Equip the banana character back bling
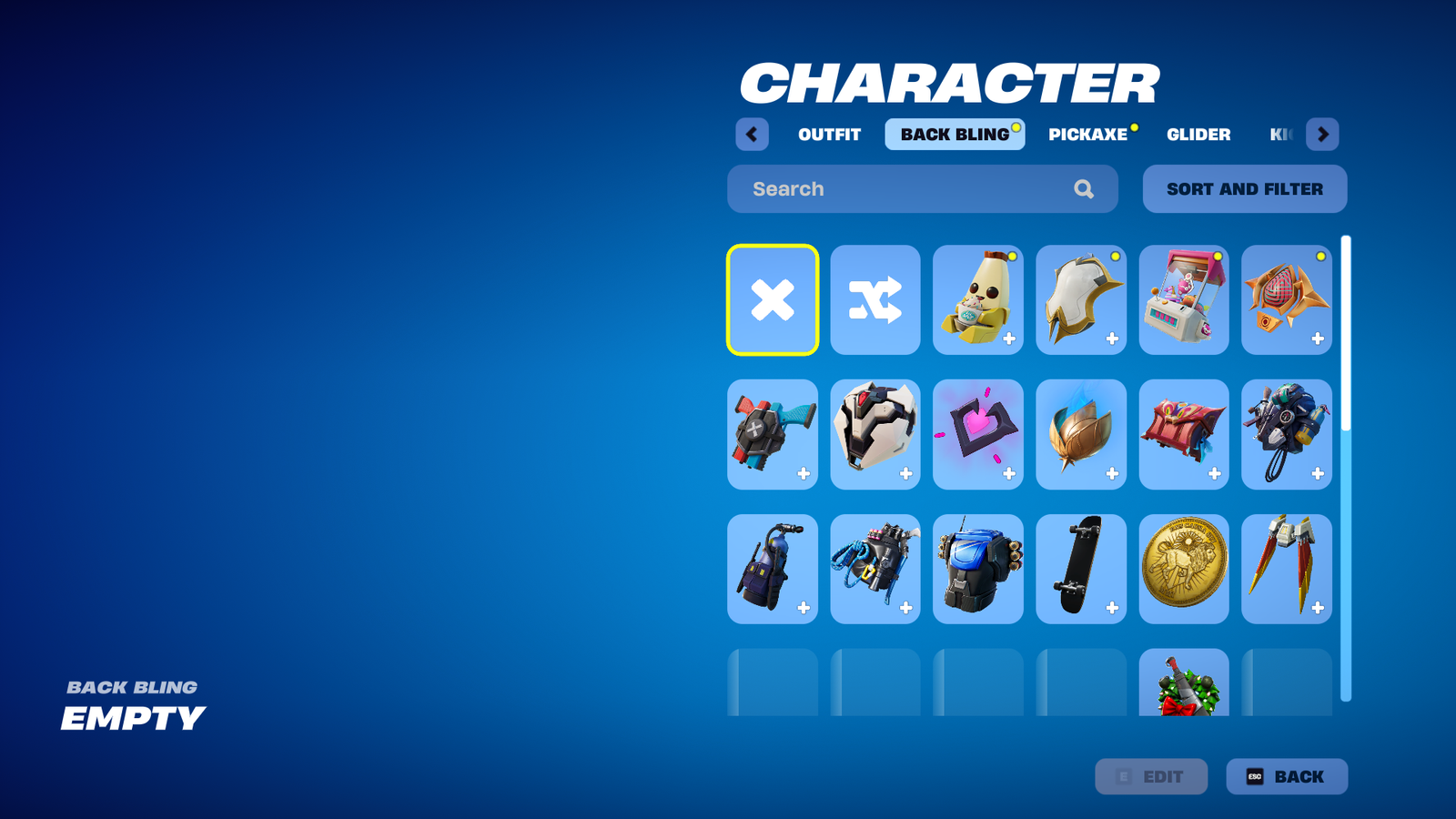Viewport: 1456px width, 819px height. click(x=977, y=300)
